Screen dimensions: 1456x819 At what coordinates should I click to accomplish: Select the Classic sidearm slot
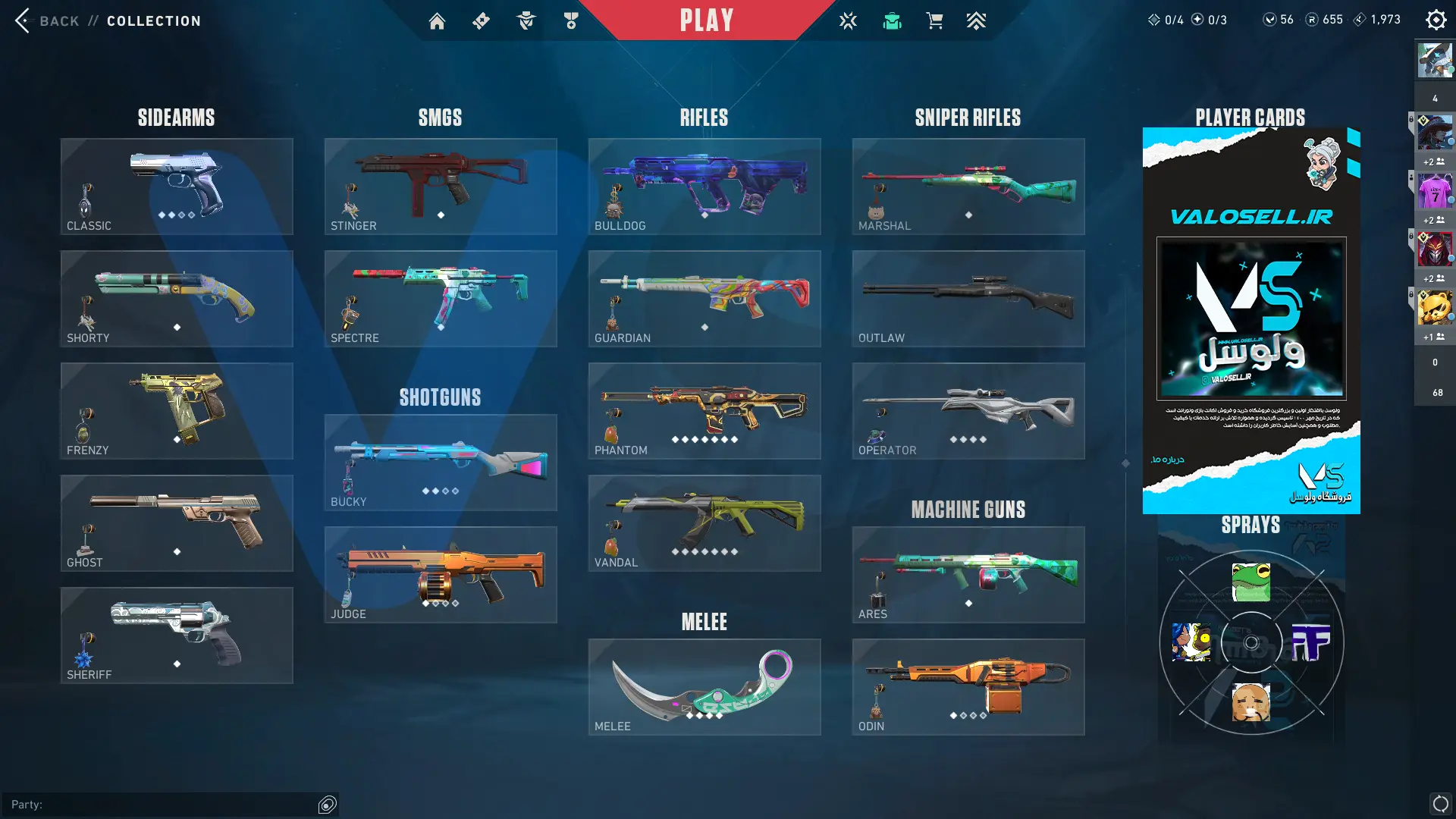click(177, 187)
